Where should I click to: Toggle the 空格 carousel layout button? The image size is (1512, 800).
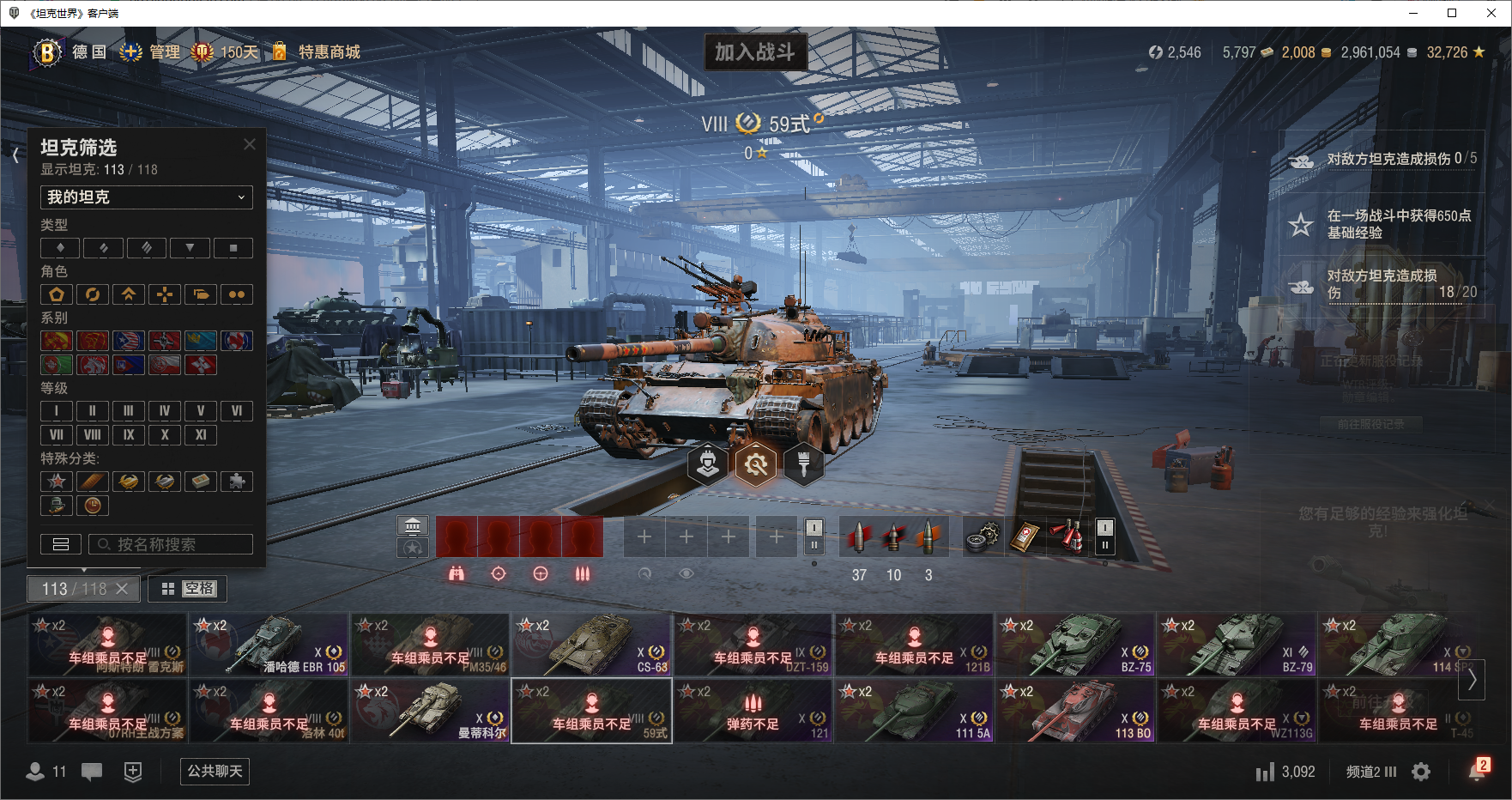(x=188, y=589)
